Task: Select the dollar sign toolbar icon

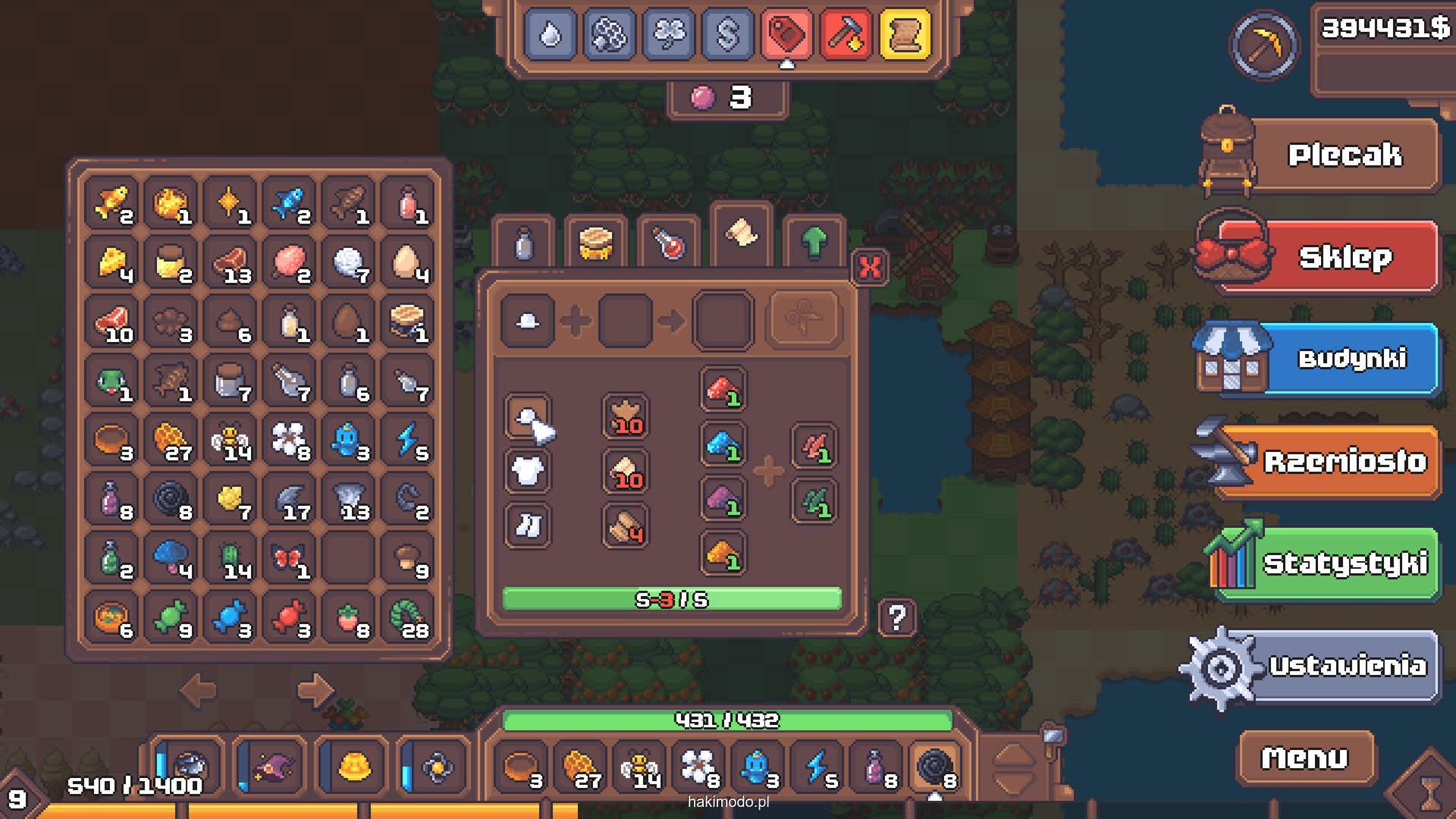Action: point(727,34)
